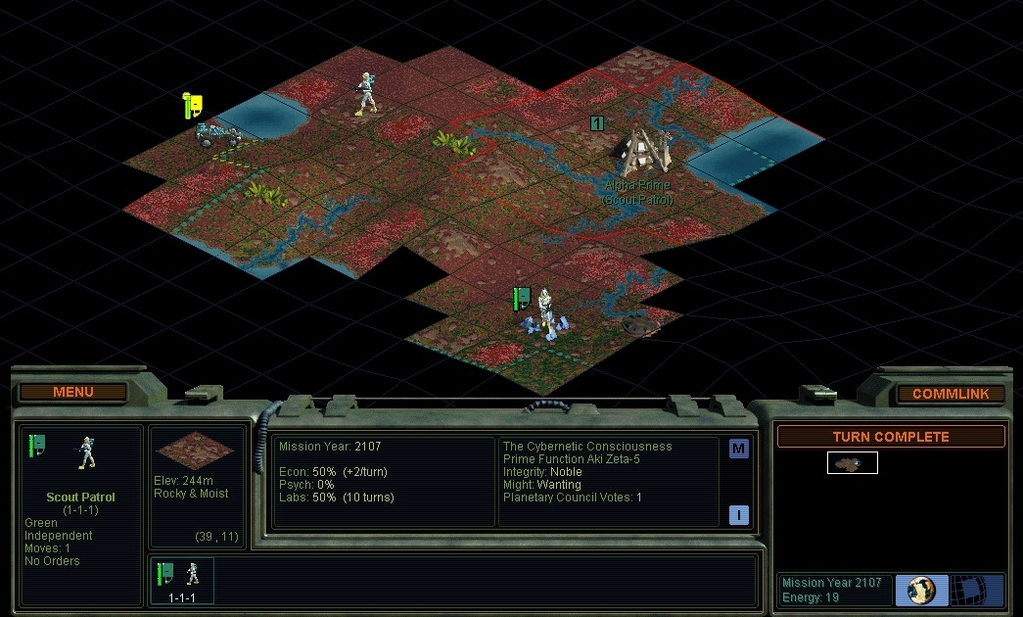
Task: Switch to the wireframe grid view icon
Action: tap(975, 590)
